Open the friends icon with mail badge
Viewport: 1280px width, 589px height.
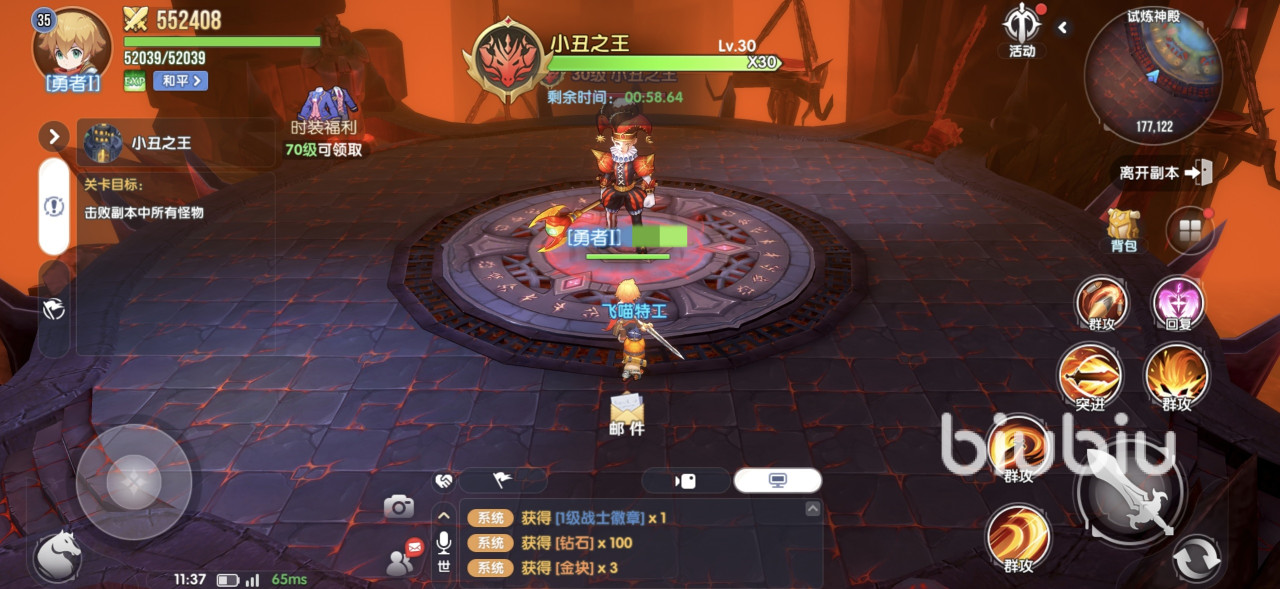click(403, 561)
